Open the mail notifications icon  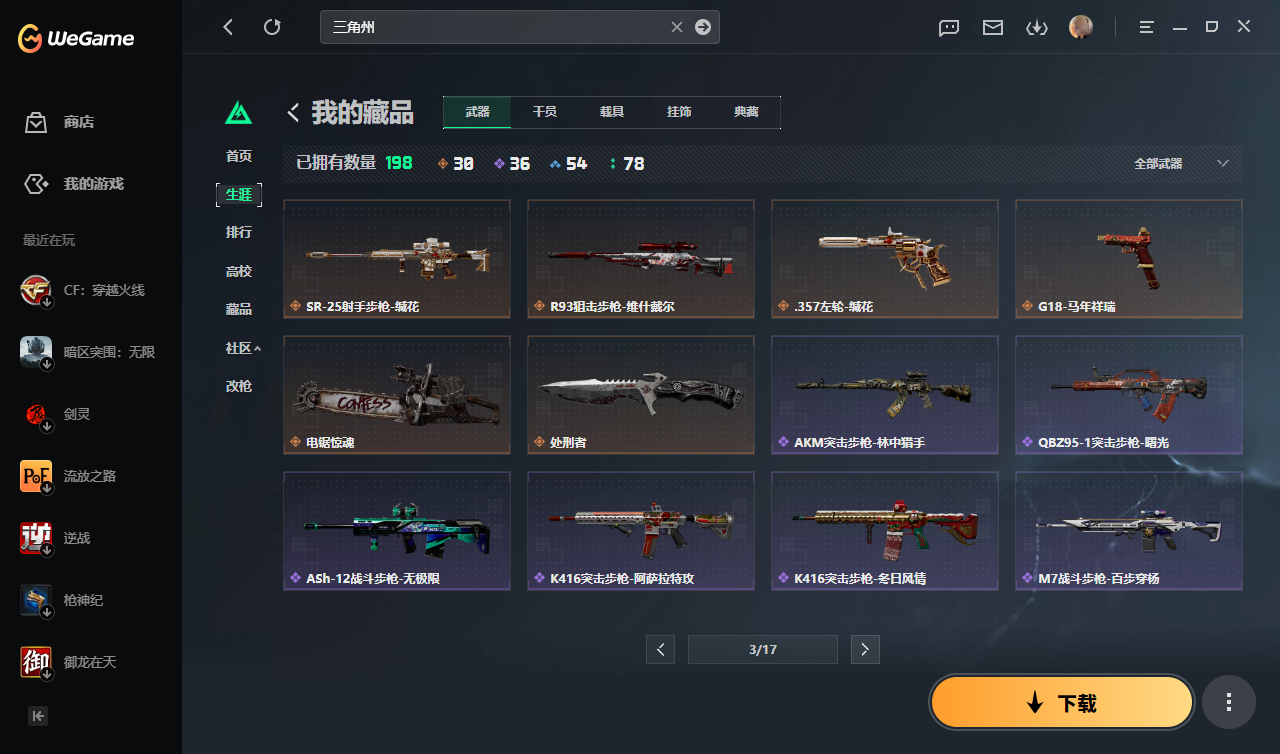pyautogui.click(x=992, y=27)
